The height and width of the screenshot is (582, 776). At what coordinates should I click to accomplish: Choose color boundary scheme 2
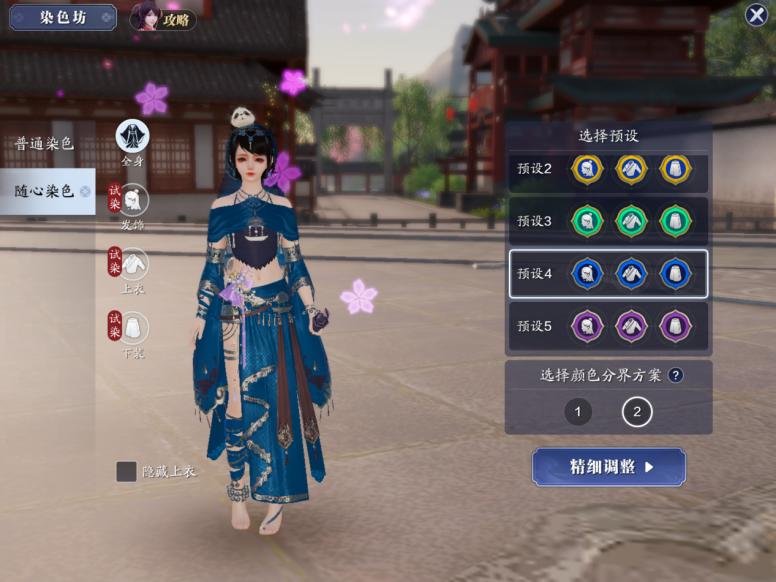[x=637, y=411]
